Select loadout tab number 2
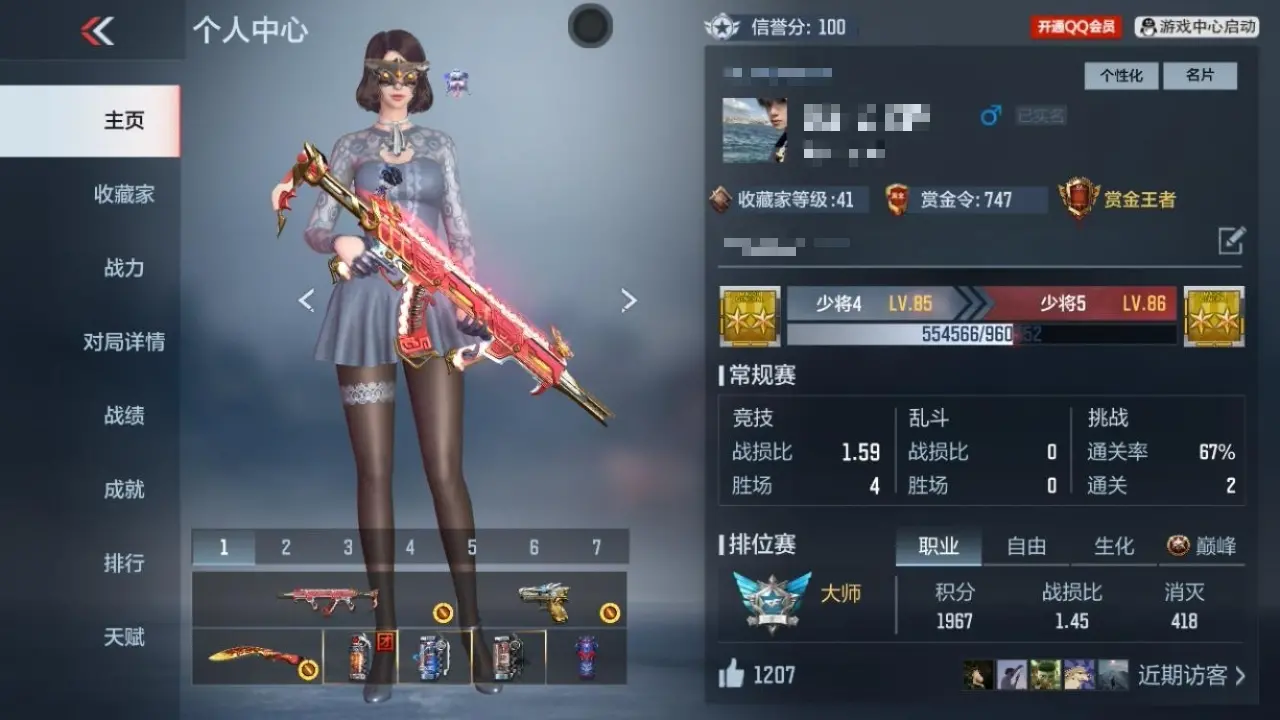1280x720 pixels. pyautogui.click(x=286, y=547)
